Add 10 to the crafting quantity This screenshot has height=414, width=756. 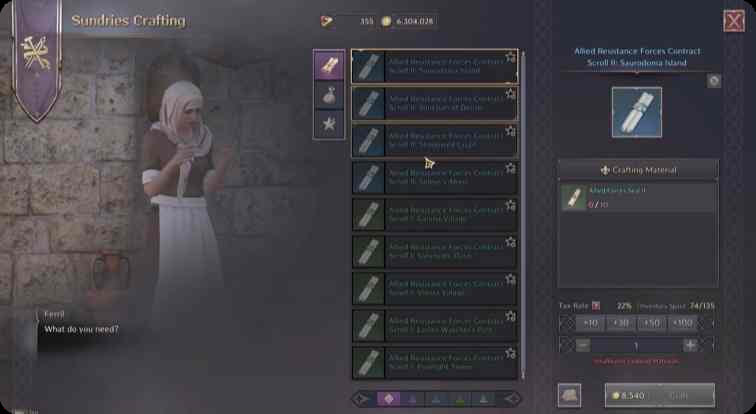[590, 323]
